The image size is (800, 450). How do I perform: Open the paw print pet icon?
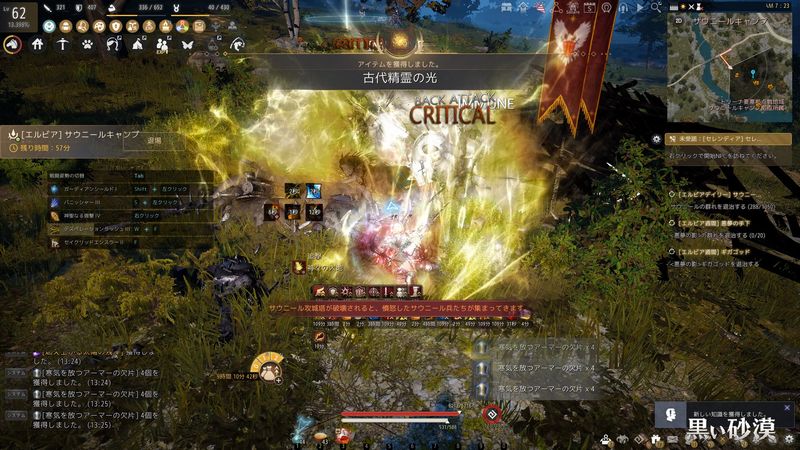88,44
